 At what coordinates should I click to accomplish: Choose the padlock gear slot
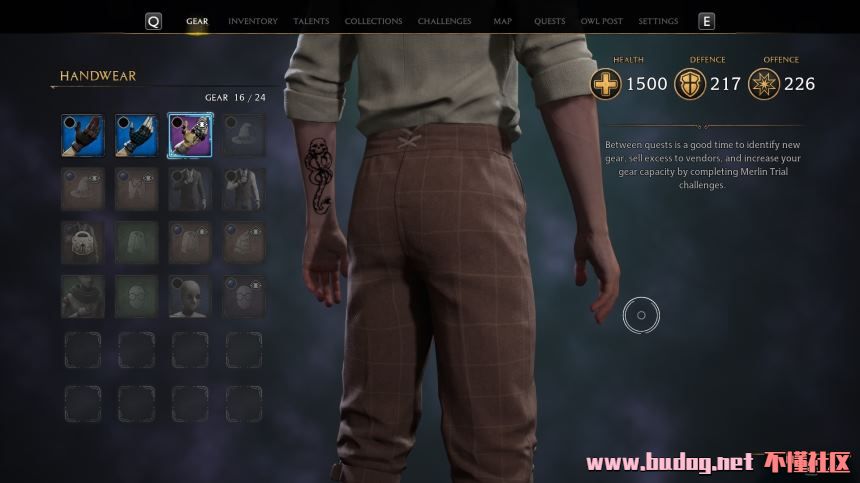(83, 243)
